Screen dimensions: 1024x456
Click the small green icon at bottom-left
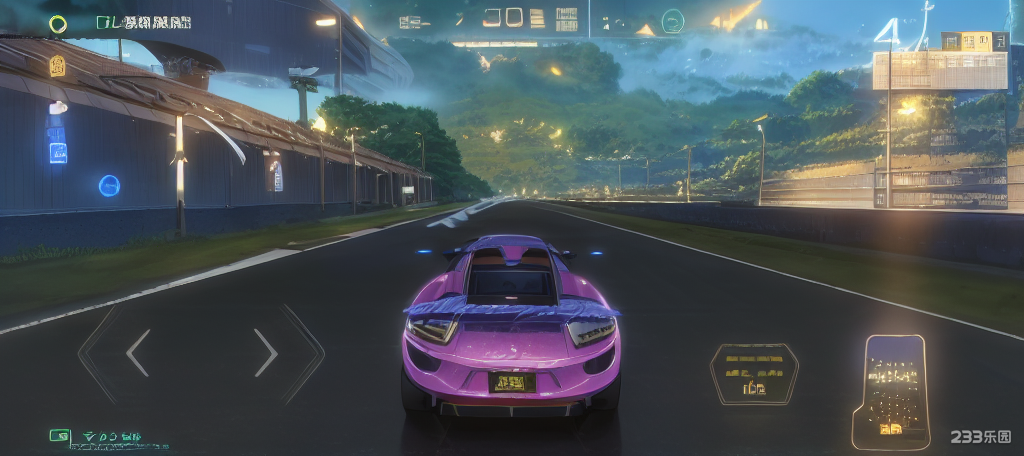[x=60, y=436]
